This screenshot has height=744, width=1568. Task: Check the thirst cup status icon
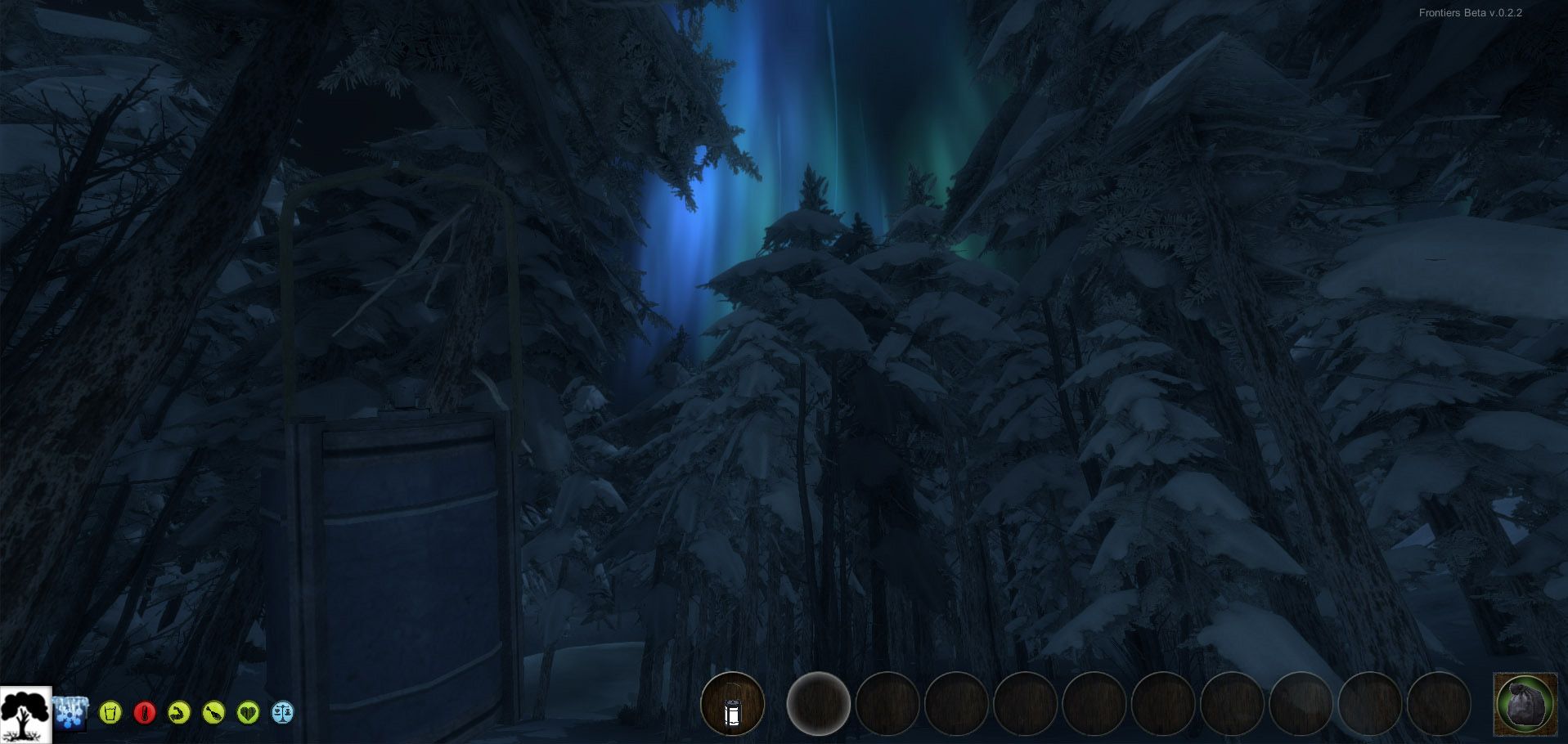[x=110, y=713]
